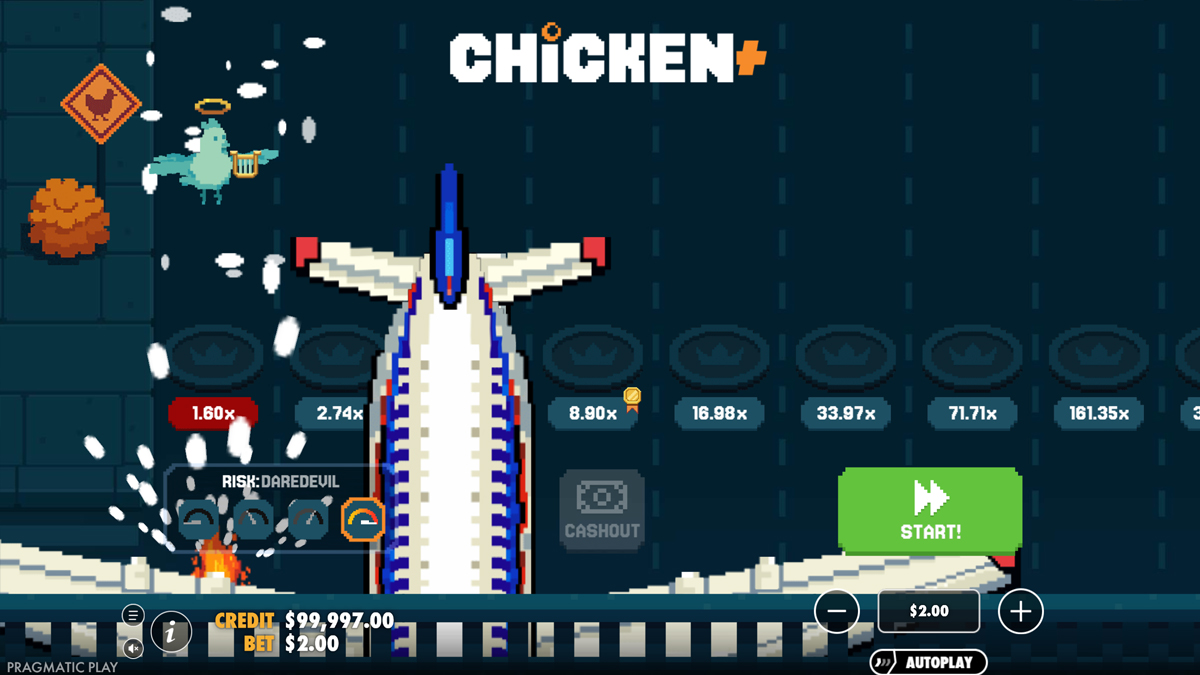Open the game info 'i' button
Screen dimensions: 1200x675
[x=171, y=631]
